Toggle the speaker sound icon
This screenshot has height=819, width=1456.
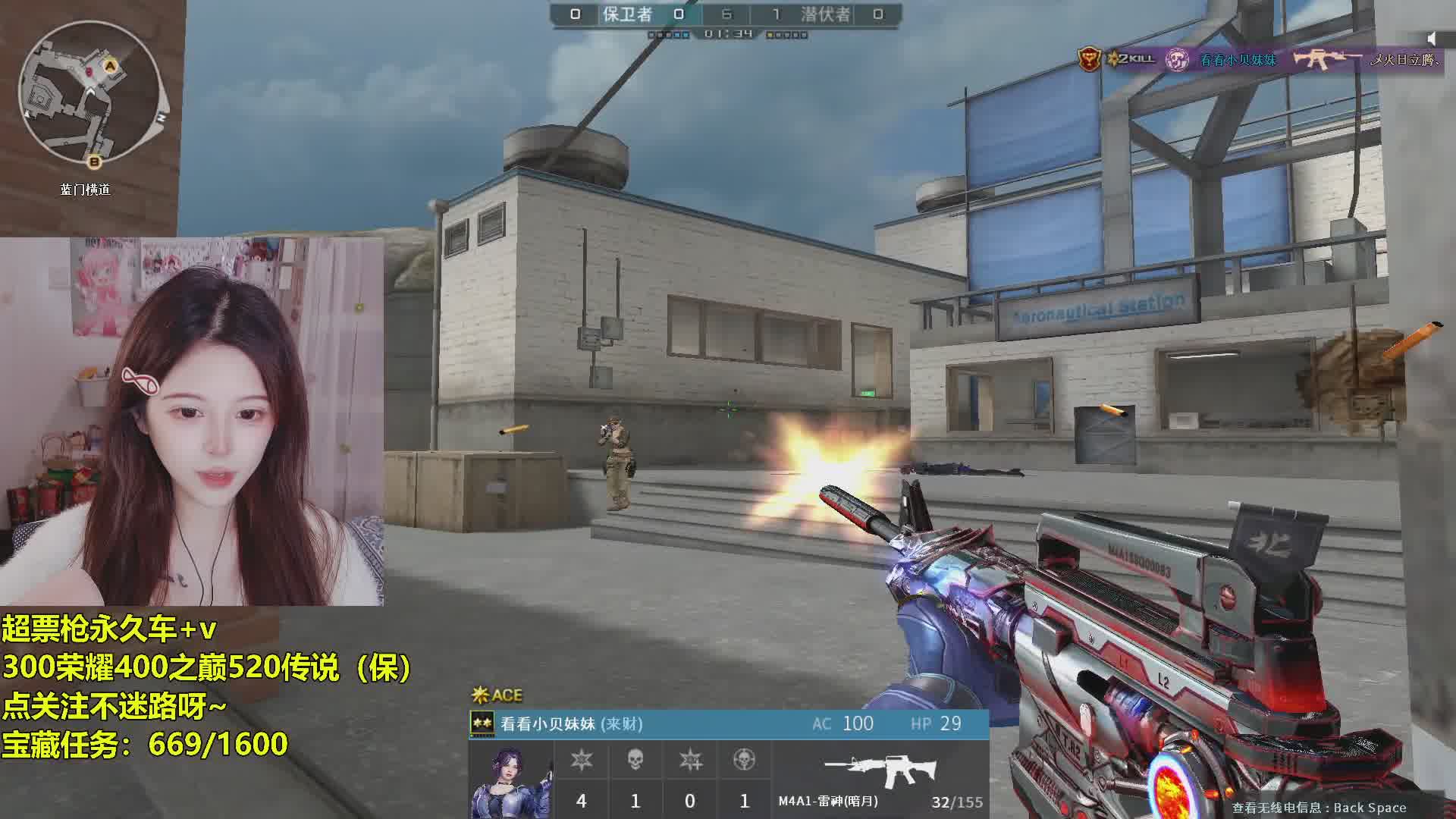(1431, 38)
